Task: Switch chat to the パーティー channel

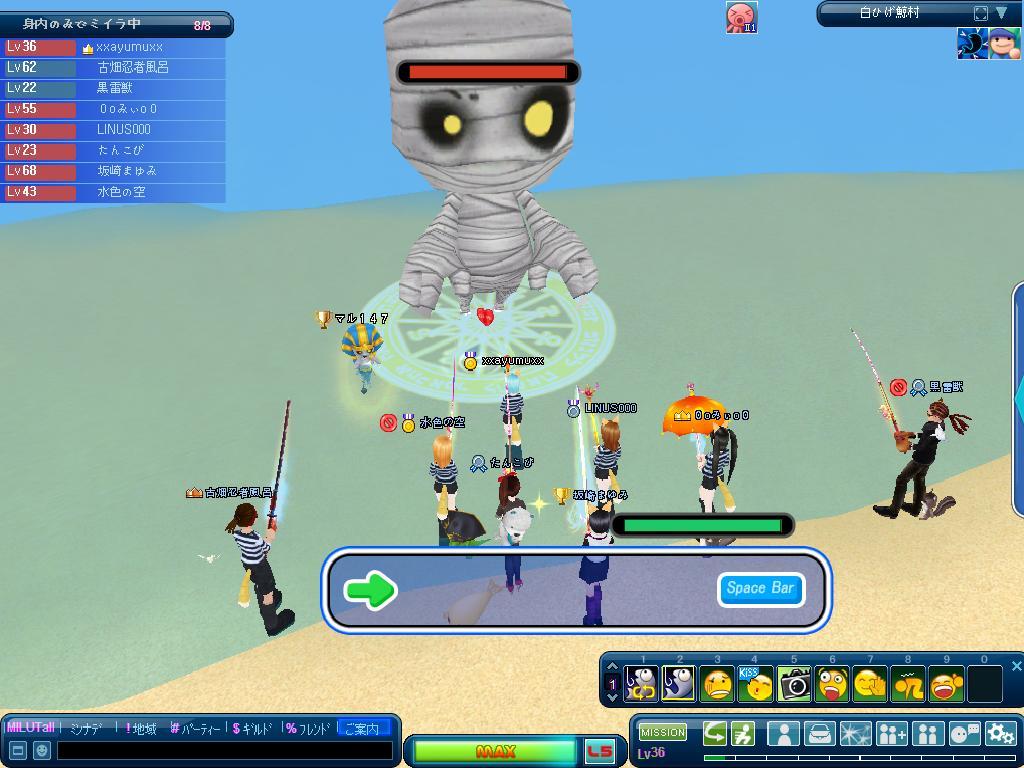Action: click(x=196, y=729)
